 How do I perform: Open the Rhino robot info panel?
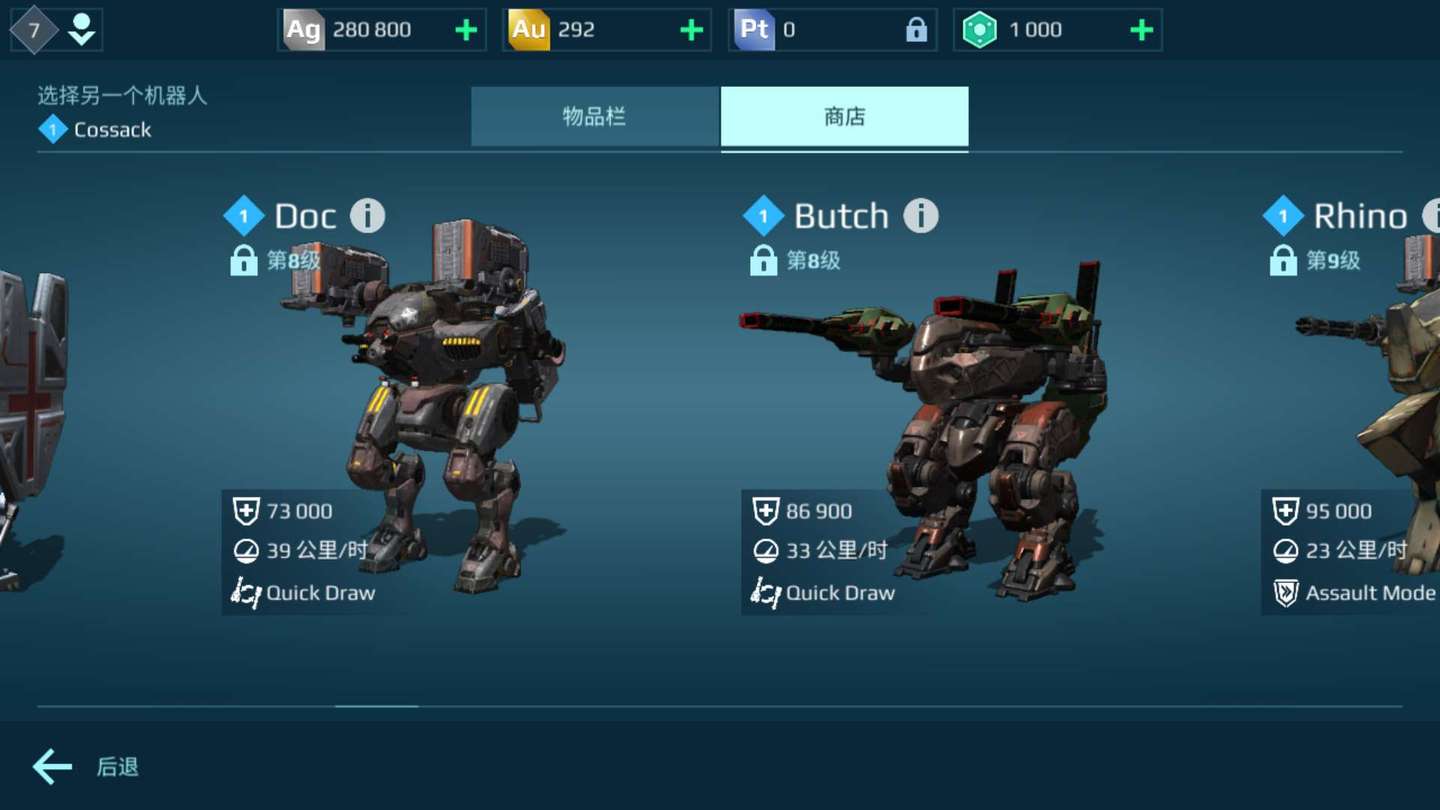[1434, 215]
